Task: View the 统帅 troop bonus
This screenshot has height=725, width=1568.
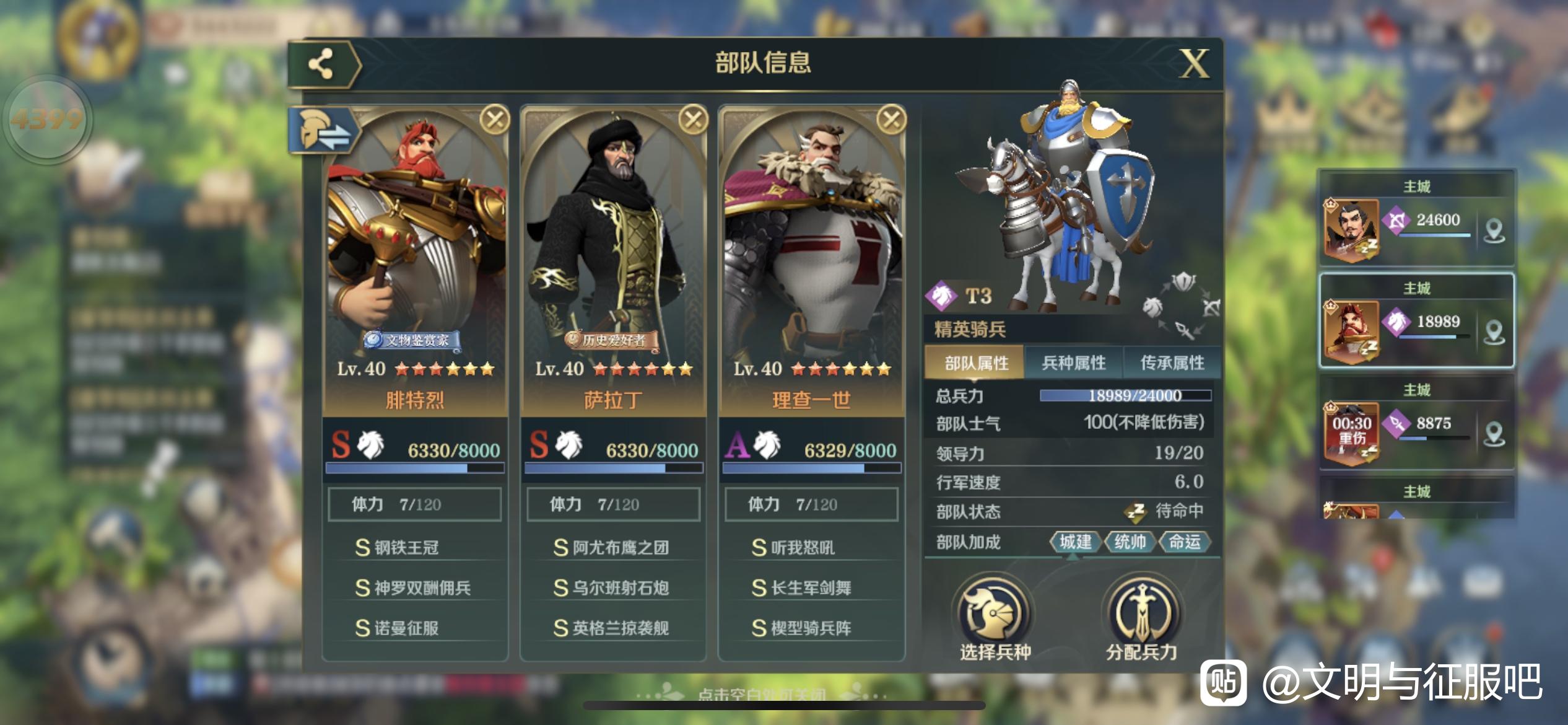Action: (1130, 542)
